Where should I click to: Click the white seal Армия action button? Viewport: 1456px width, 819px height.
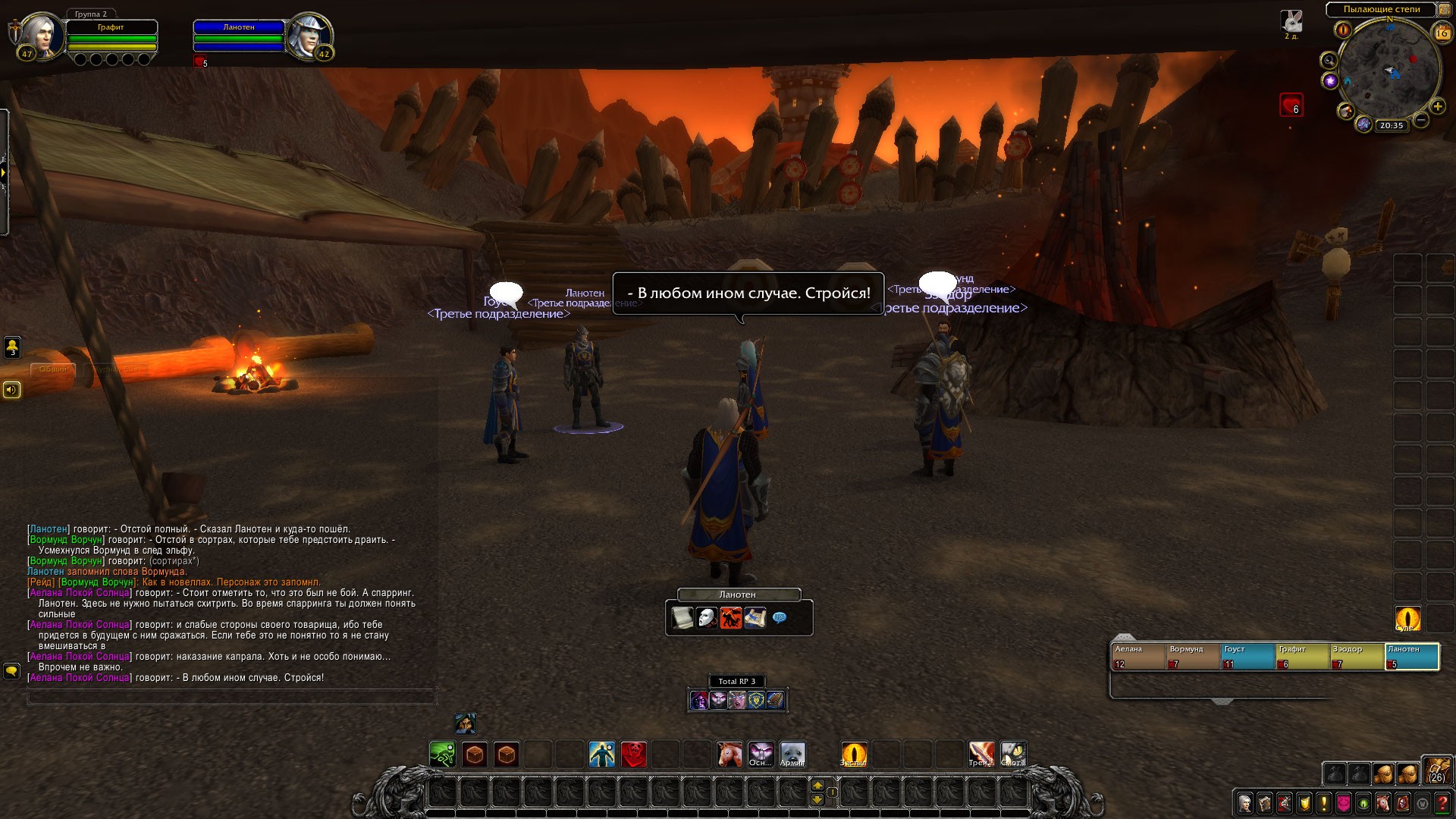coord(792,755)
